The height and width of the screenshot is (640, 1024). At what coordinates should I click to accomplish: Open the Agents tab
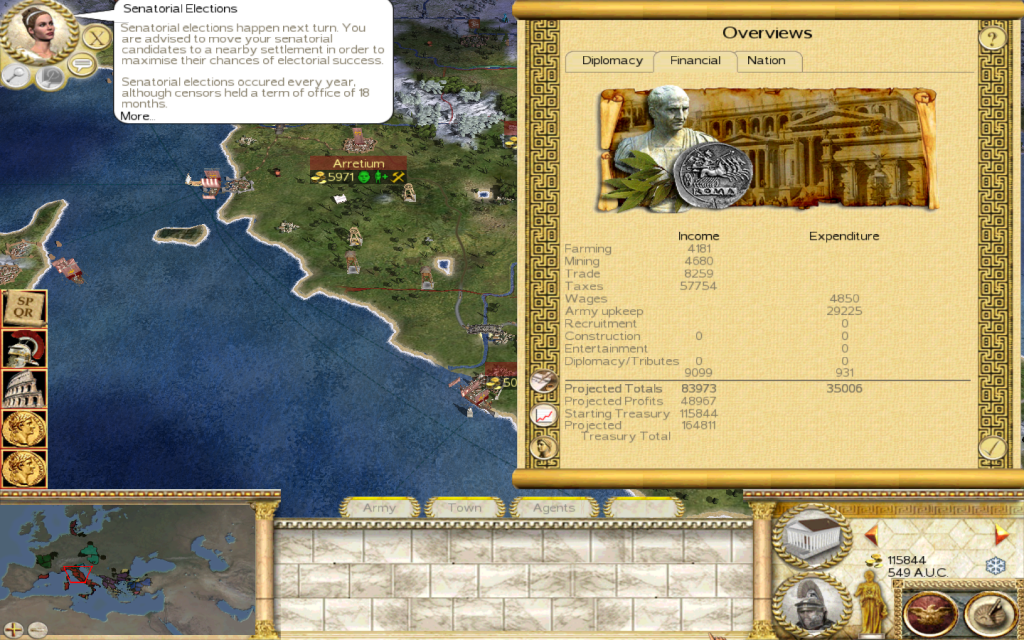point(553,508)
